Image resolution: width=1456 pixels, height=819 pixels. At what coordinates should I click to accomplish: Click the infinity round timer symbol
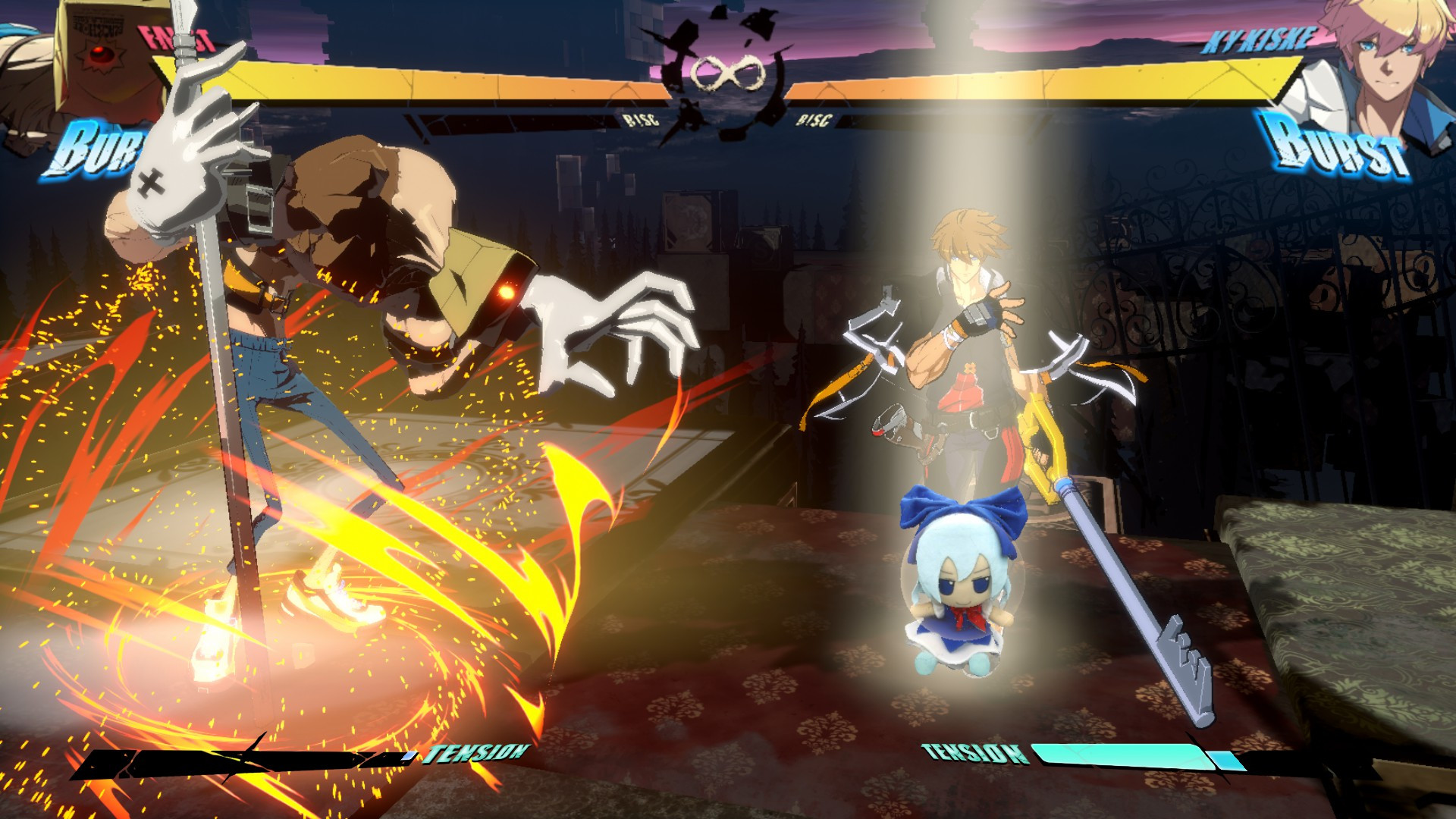pos(726,72)
